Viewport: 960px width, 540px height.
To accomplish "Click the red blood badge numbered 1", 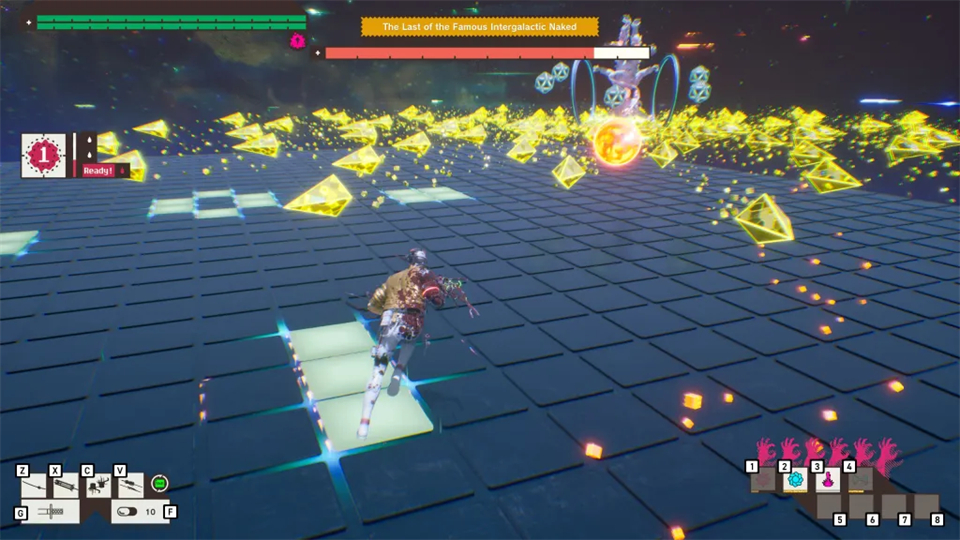I will pos(44,155).
